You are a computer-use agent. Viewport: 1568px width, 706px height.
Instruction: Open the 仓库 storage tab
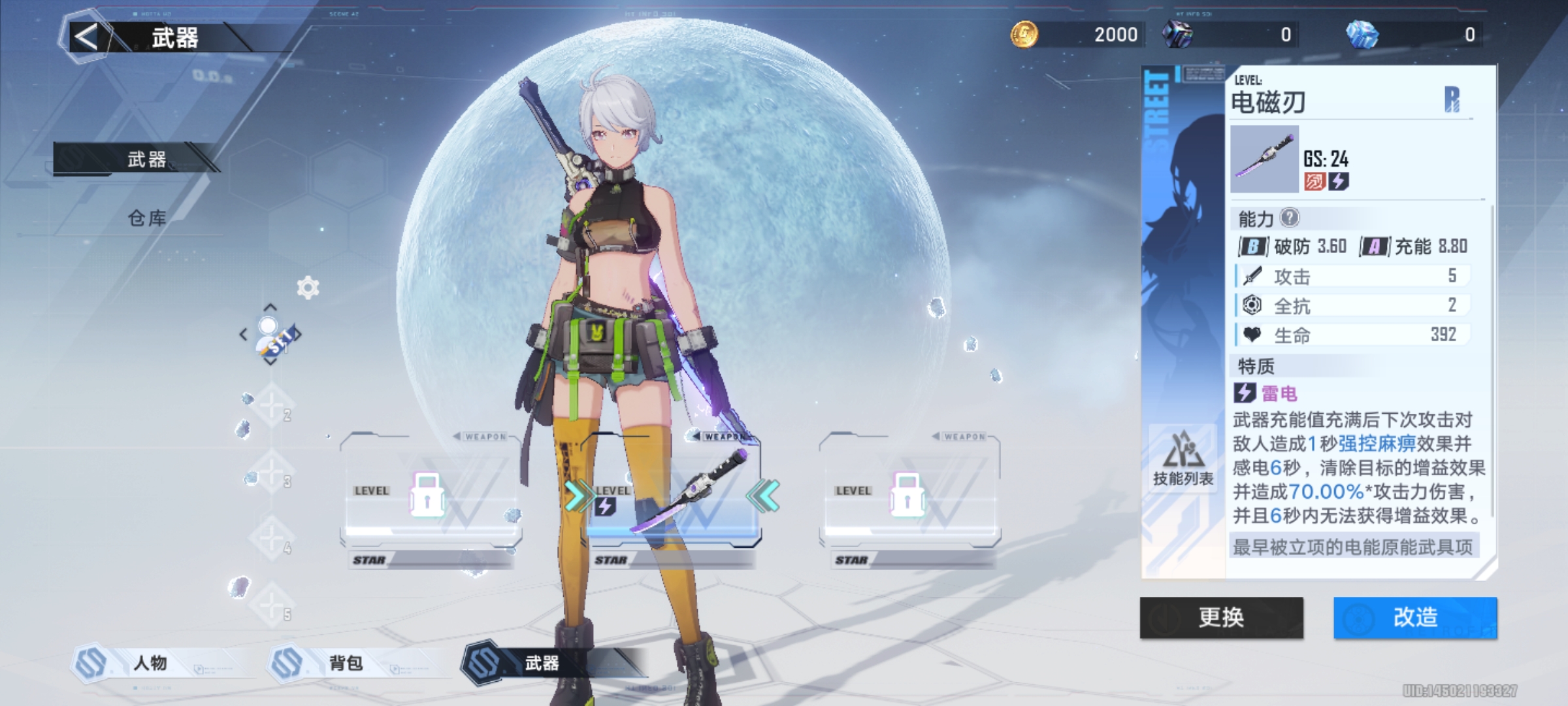[x=146, y=218]
